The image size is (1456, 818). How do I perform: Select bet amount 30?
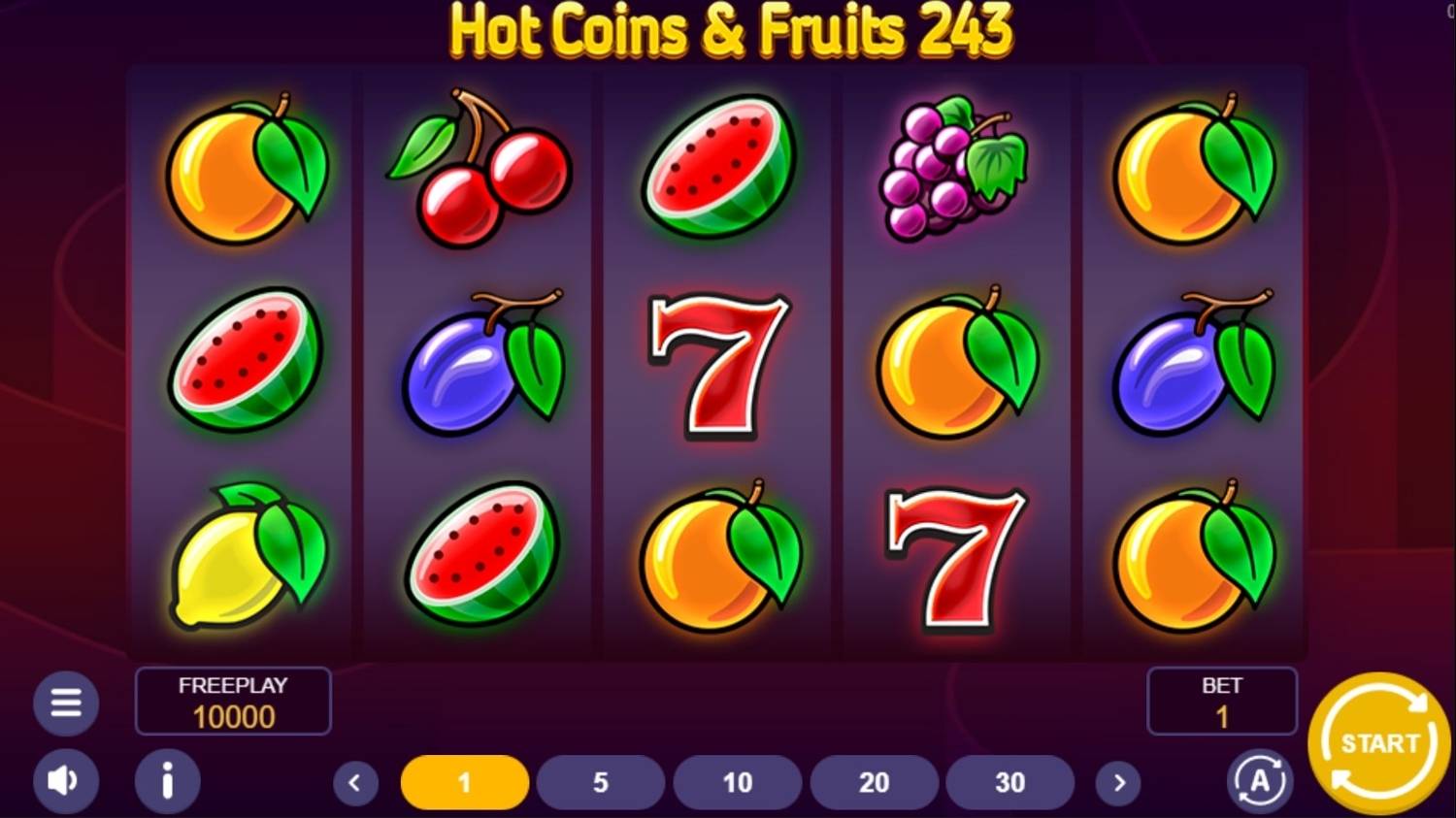tap(1011, 781)
